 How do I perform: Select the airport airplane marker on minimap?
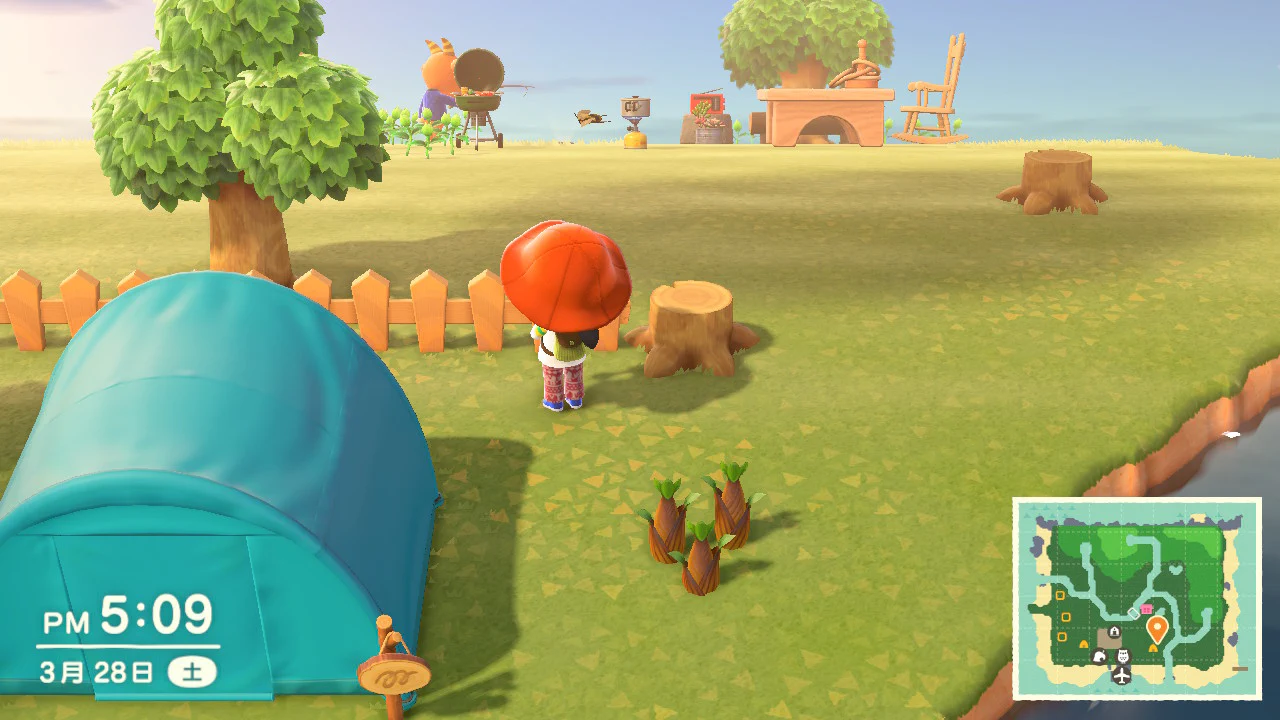coord(1122,676)
